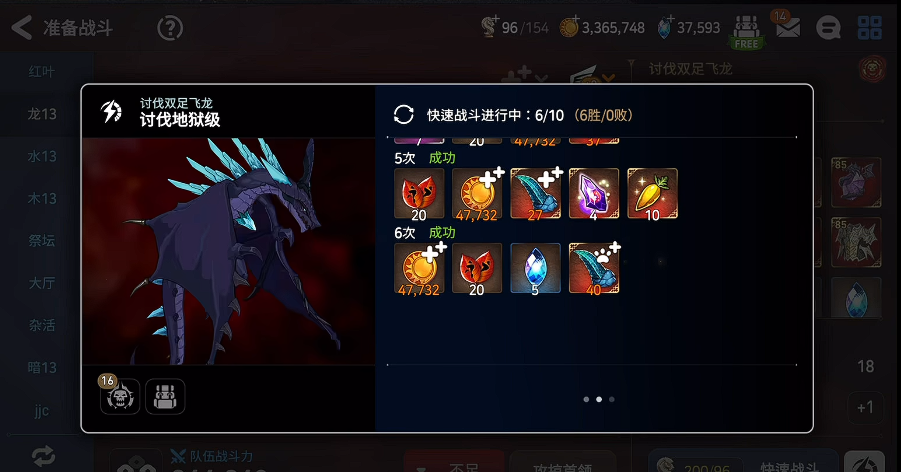Open the 暗13 team tab
Viewport: 901px width, 472px height.
tap(42, 367)
